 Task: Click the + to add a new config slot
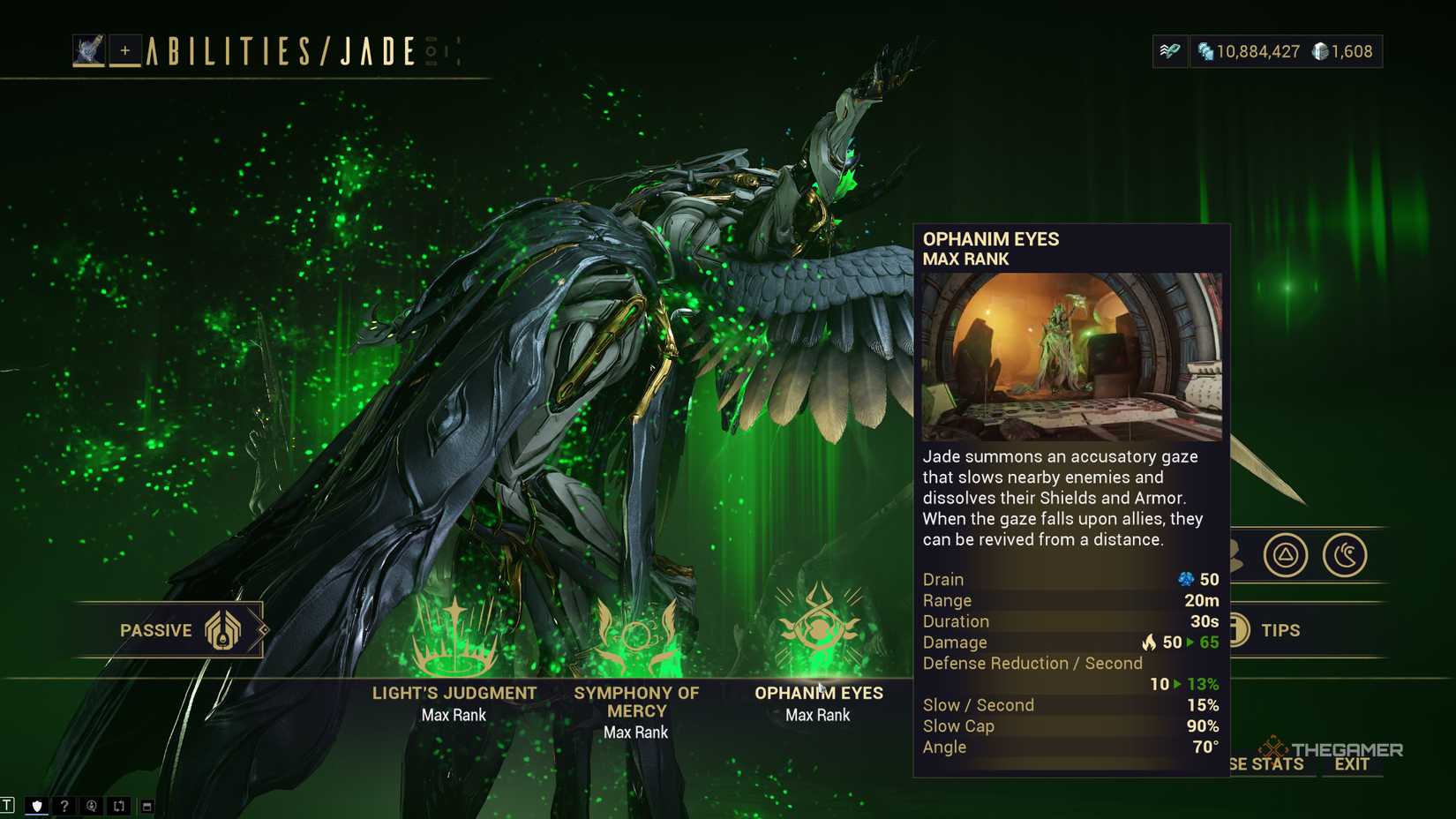pos(127,51)
